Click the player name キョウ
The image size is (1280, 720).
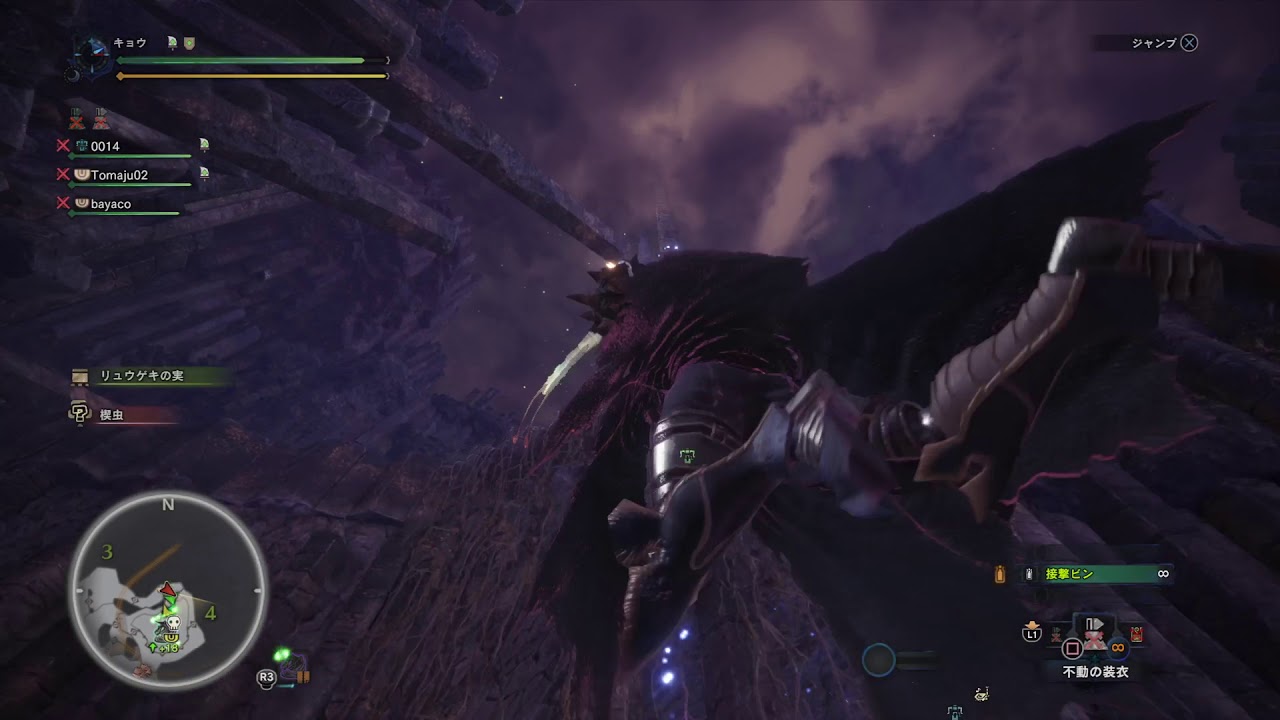point(130,43)
